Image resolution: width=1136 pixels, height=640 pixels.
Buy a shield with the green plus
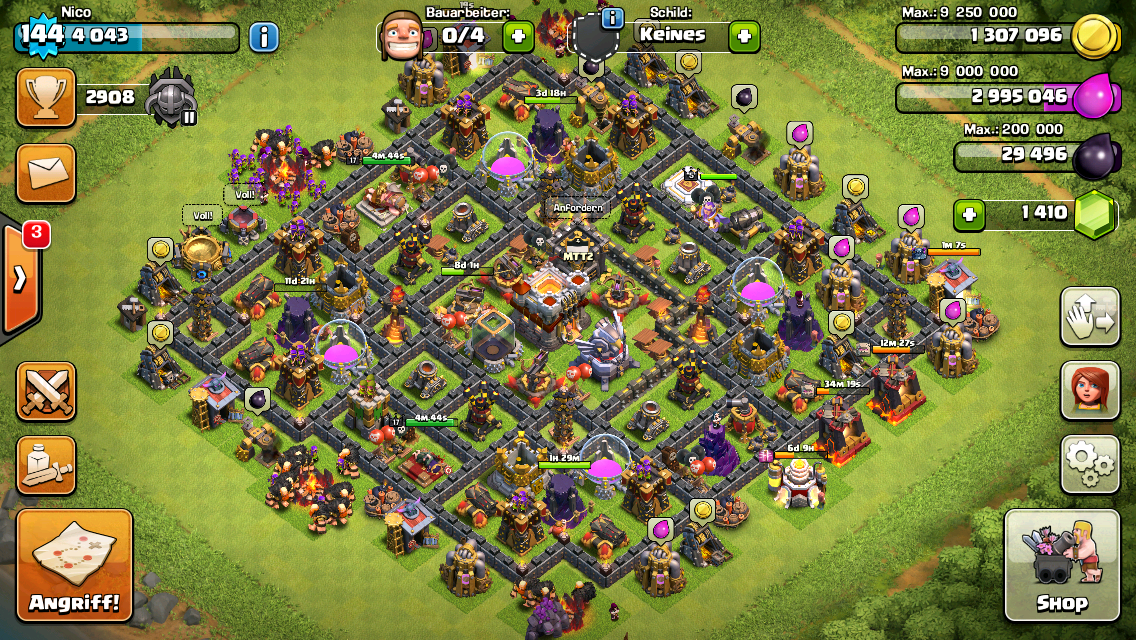click(743, 37)
